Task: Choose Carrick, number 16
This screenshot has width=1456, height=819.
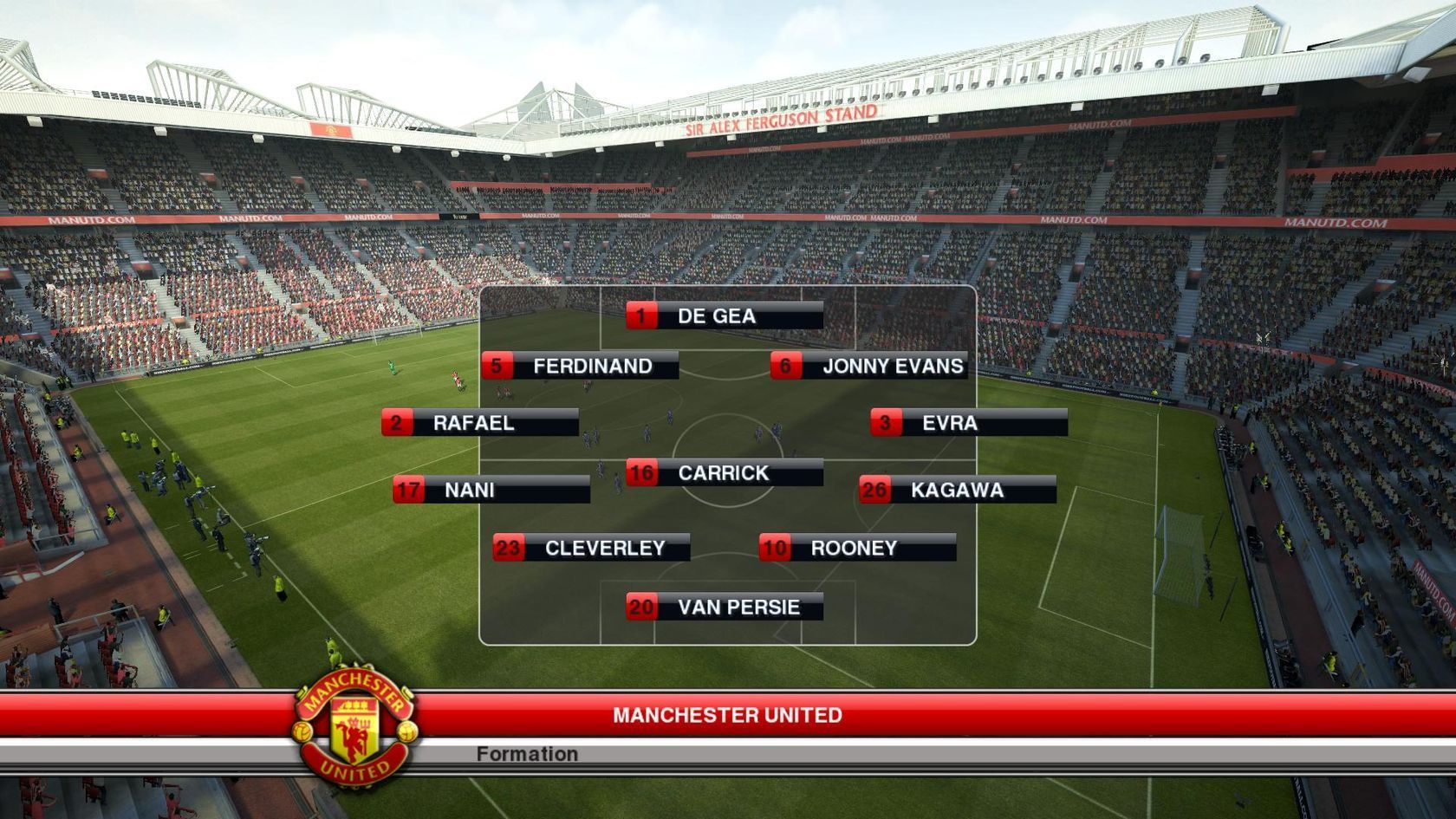Action: pyautogui.click(x=725, y=473)
